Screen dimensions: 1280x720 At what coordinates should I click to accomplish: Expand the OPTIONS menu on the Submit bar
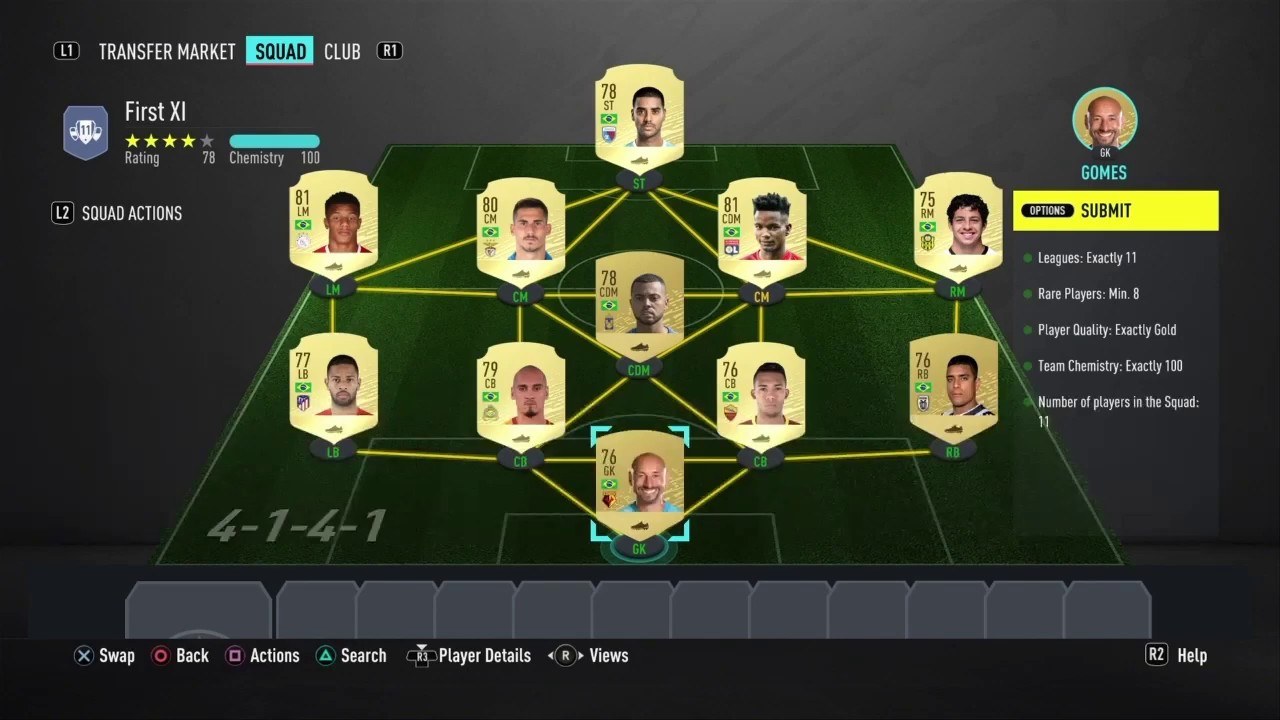[1047, 211]
